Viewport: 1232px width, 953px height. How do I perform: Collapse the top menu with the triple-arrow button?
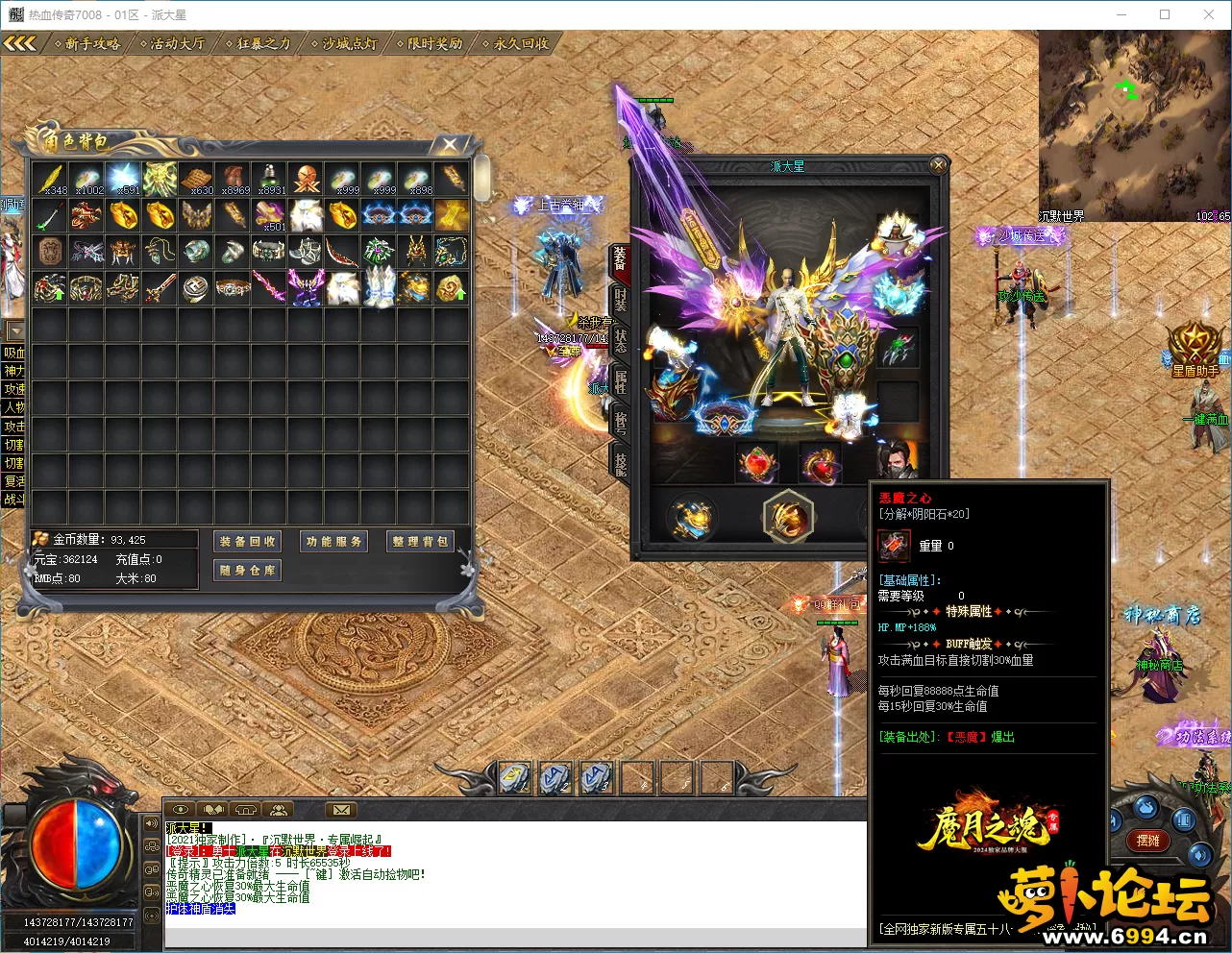[19, 43]
